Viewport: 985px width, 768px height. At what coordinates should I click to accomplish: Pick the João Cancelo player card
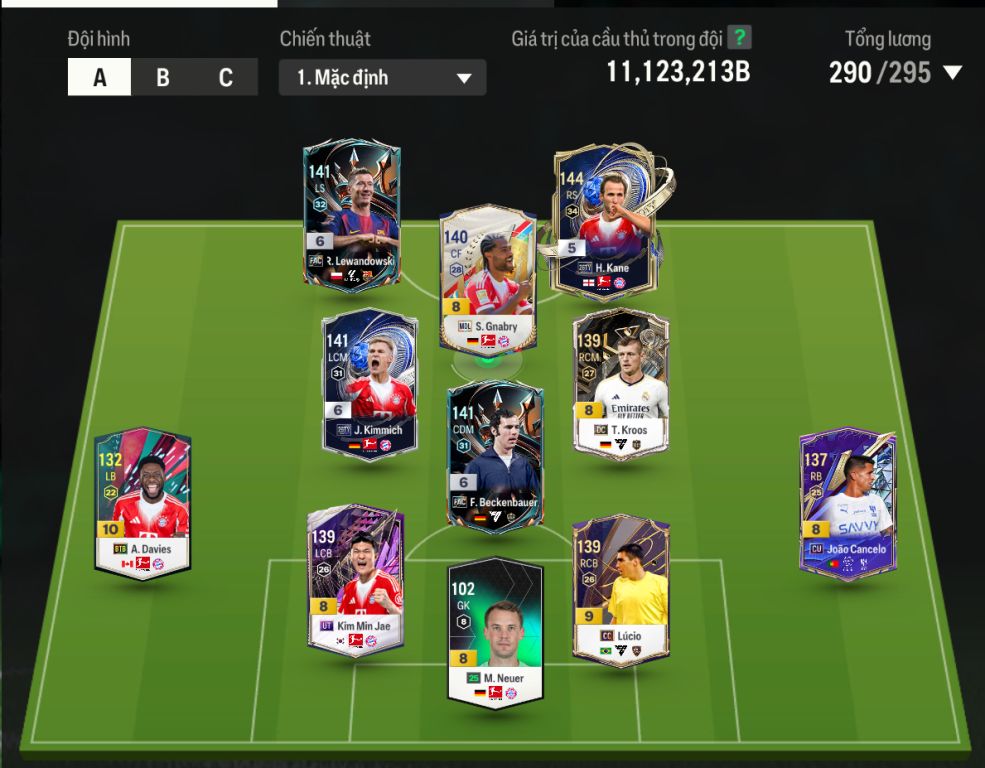pos(847,503)
